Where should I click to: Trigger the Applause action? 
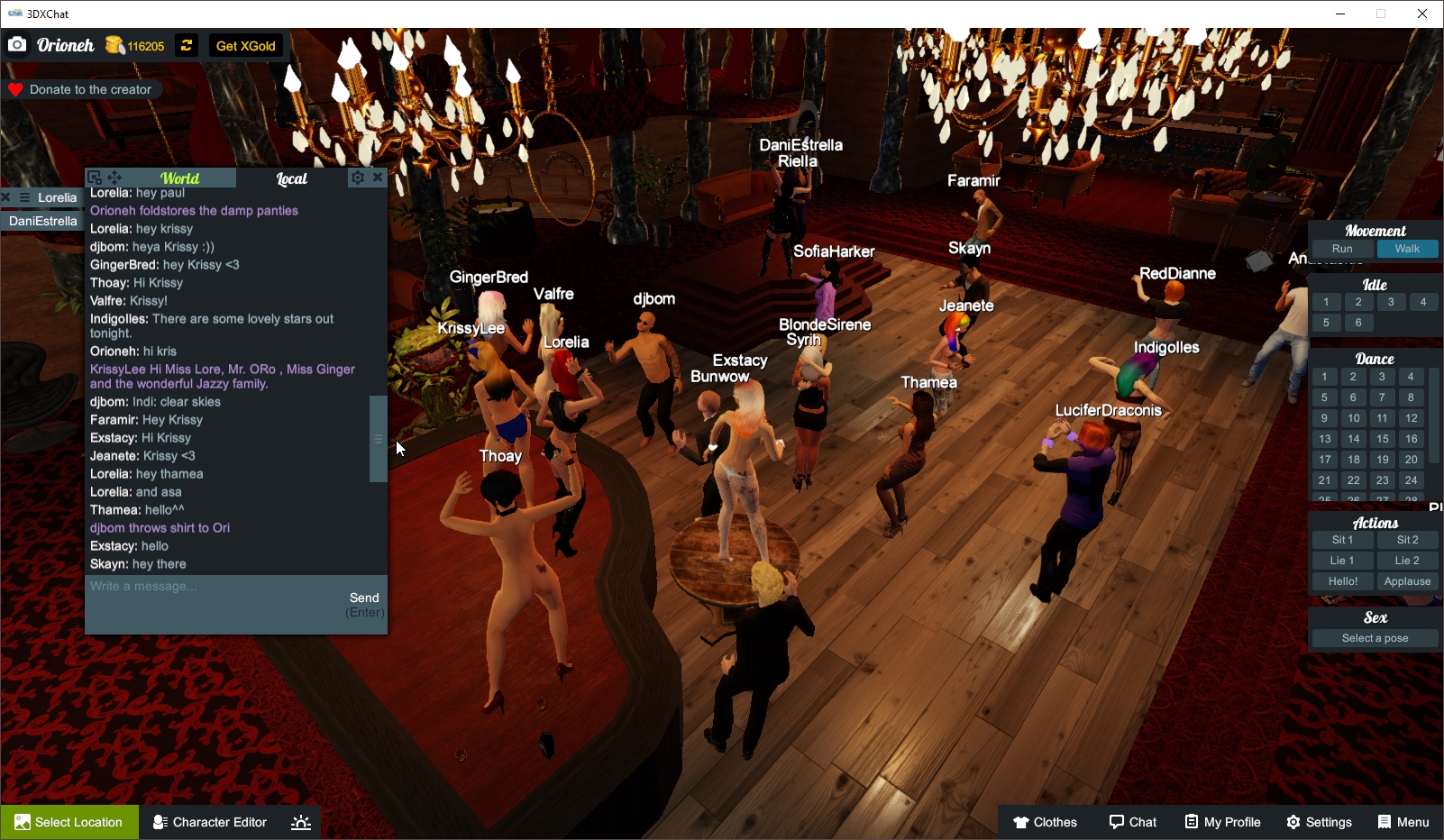tap(1407, 581)
